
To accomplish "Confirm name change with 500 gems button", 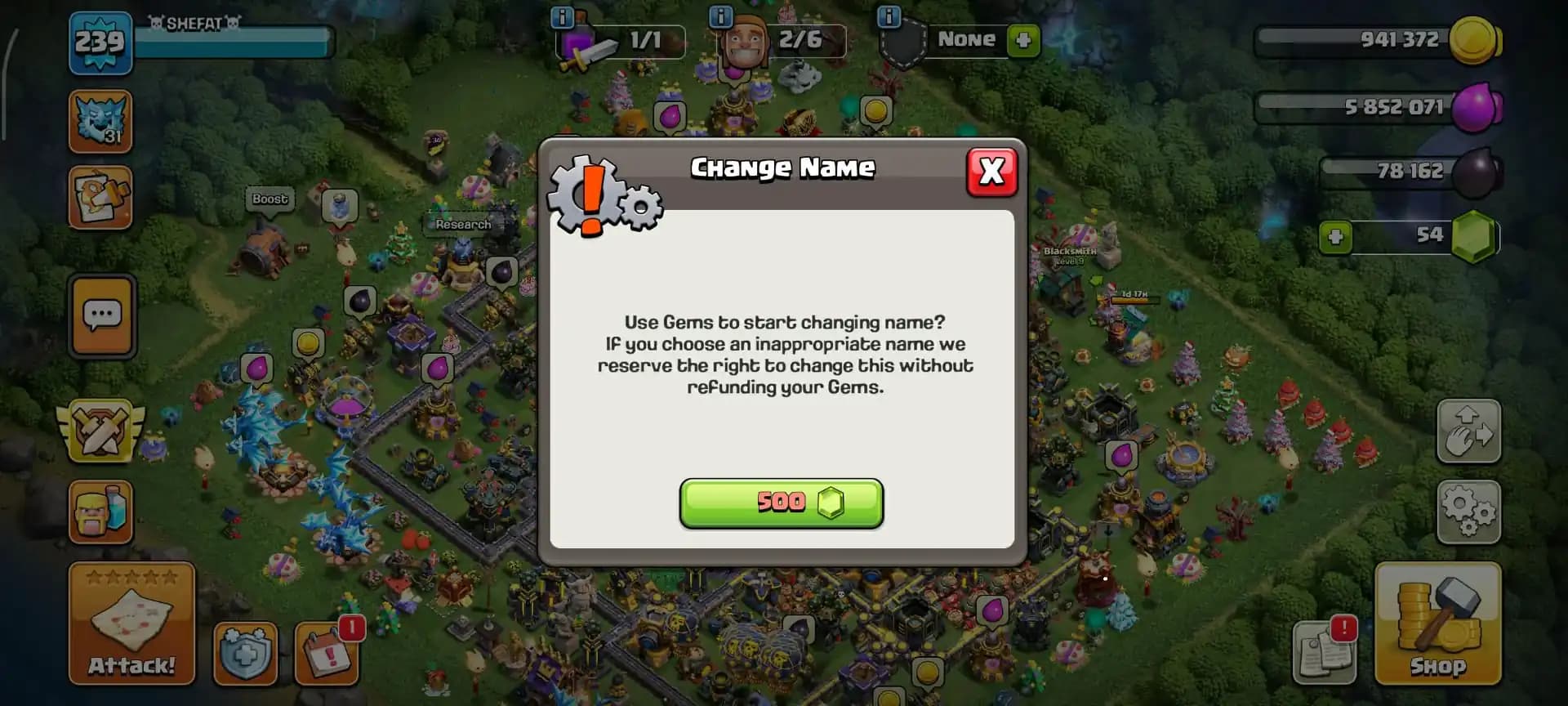I will pyautogui.click(x=782, y=503).
